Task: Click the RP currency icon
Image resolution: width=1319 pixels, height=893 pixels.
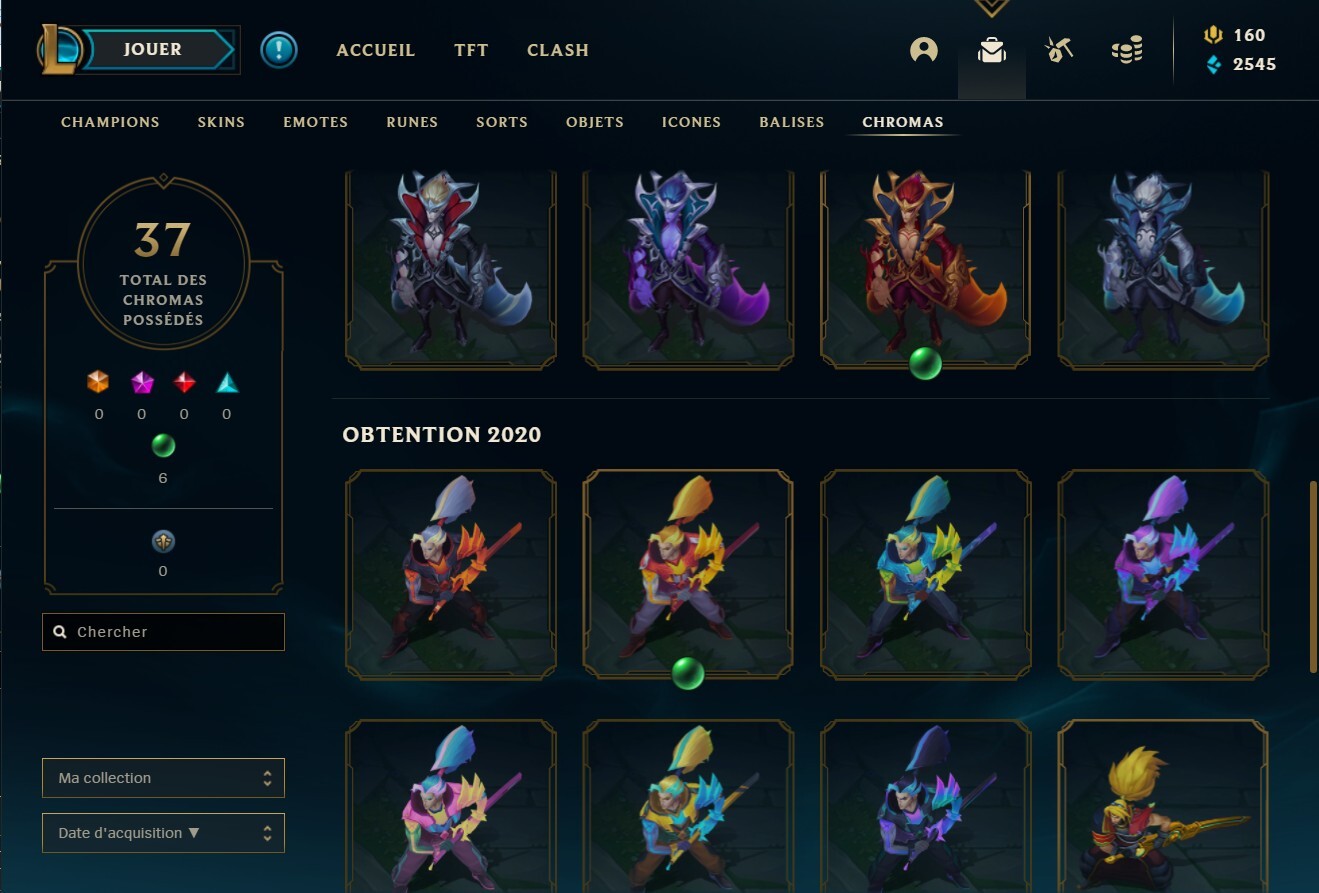Action: (x=1213, y=35)
